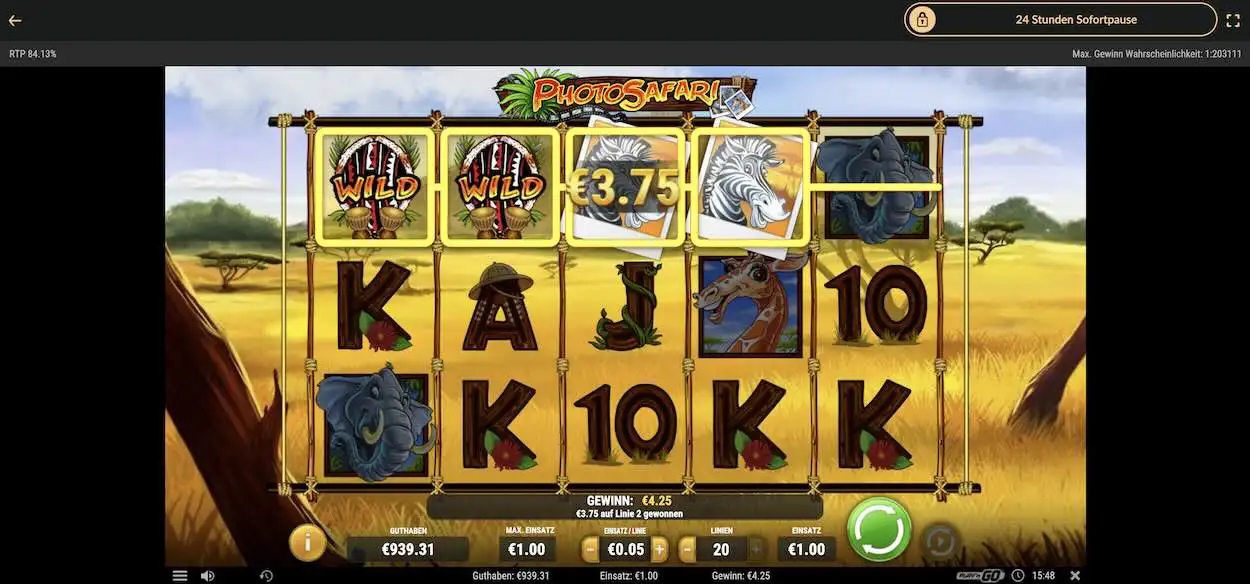Close the game with the bottom-right X
The height and width of the screenshot is (584, 1250).
[x=1075, y=576]
